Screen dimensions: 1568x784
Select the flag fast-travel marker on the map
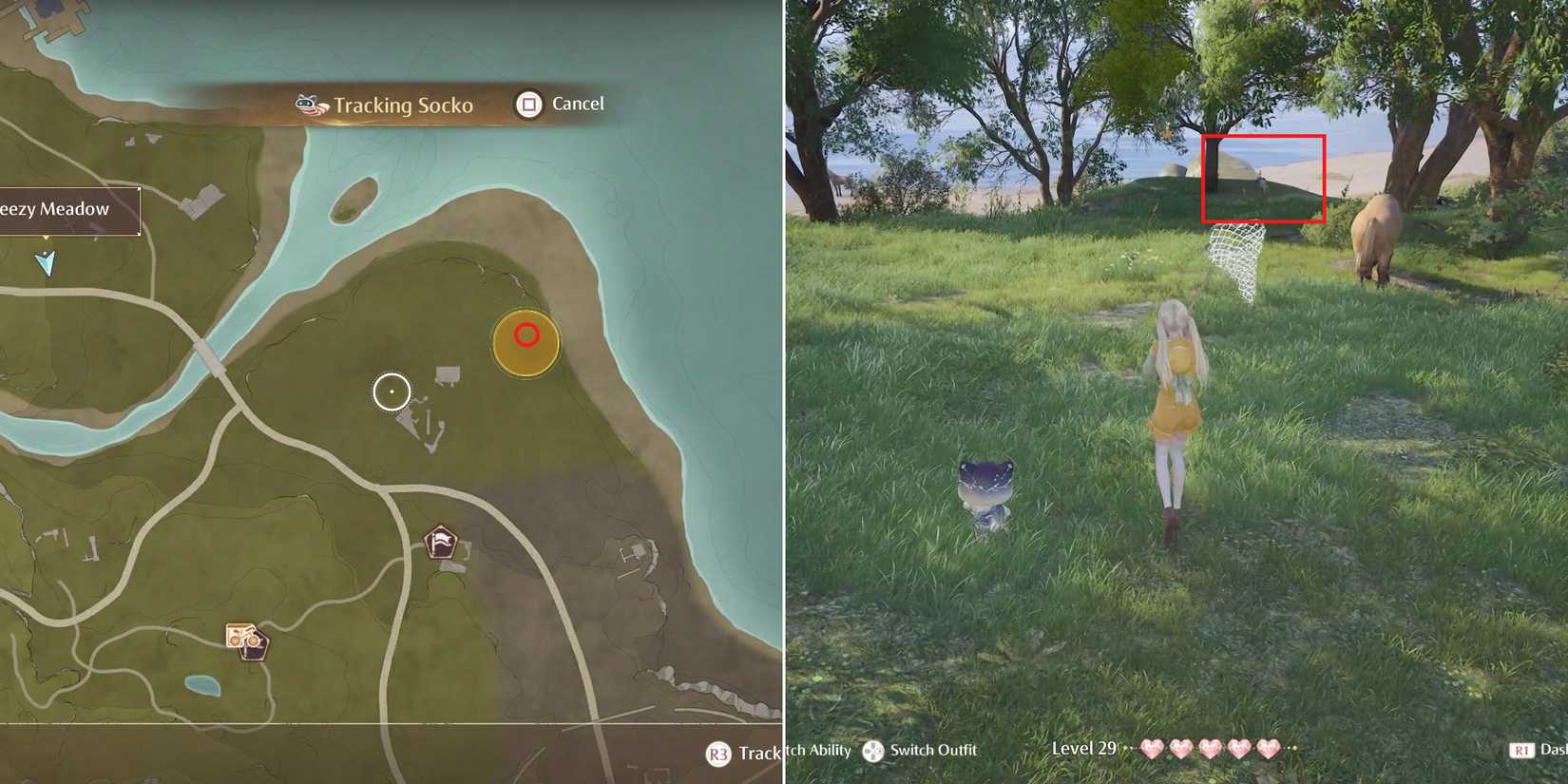[x=441, y=540]
